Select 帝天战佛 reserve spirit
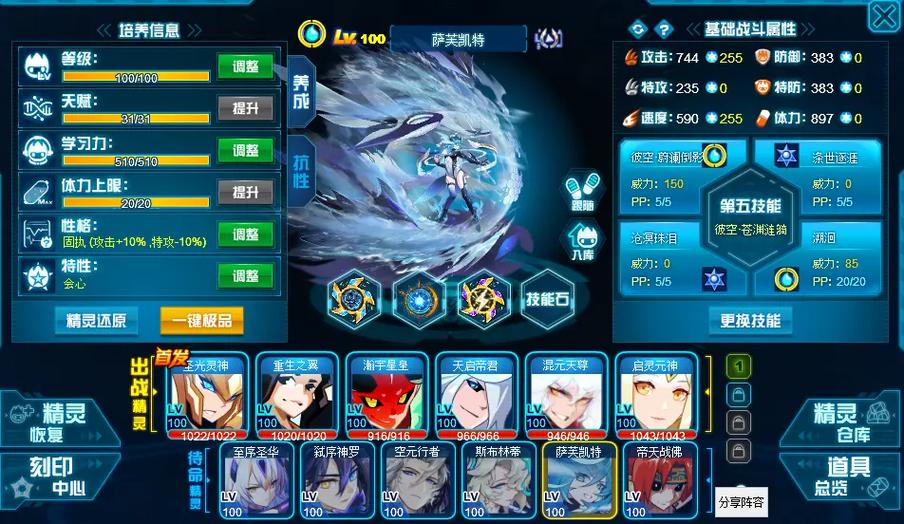 tap(655, 480)
